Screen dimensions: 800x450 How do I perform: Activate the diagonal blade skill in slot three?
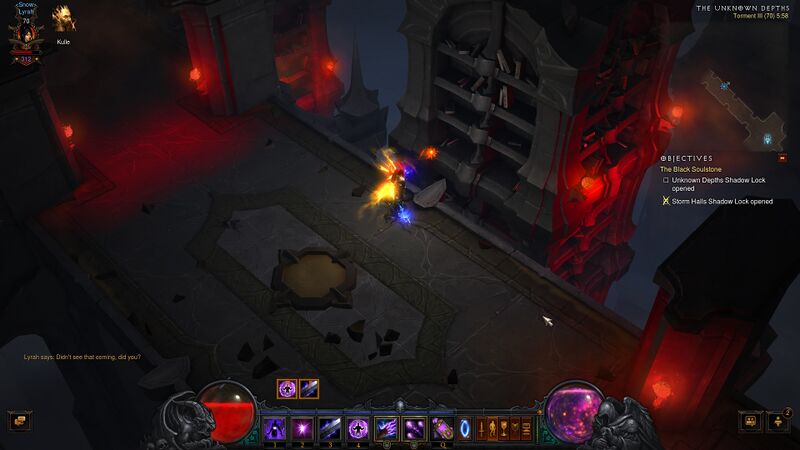[329, 429]
